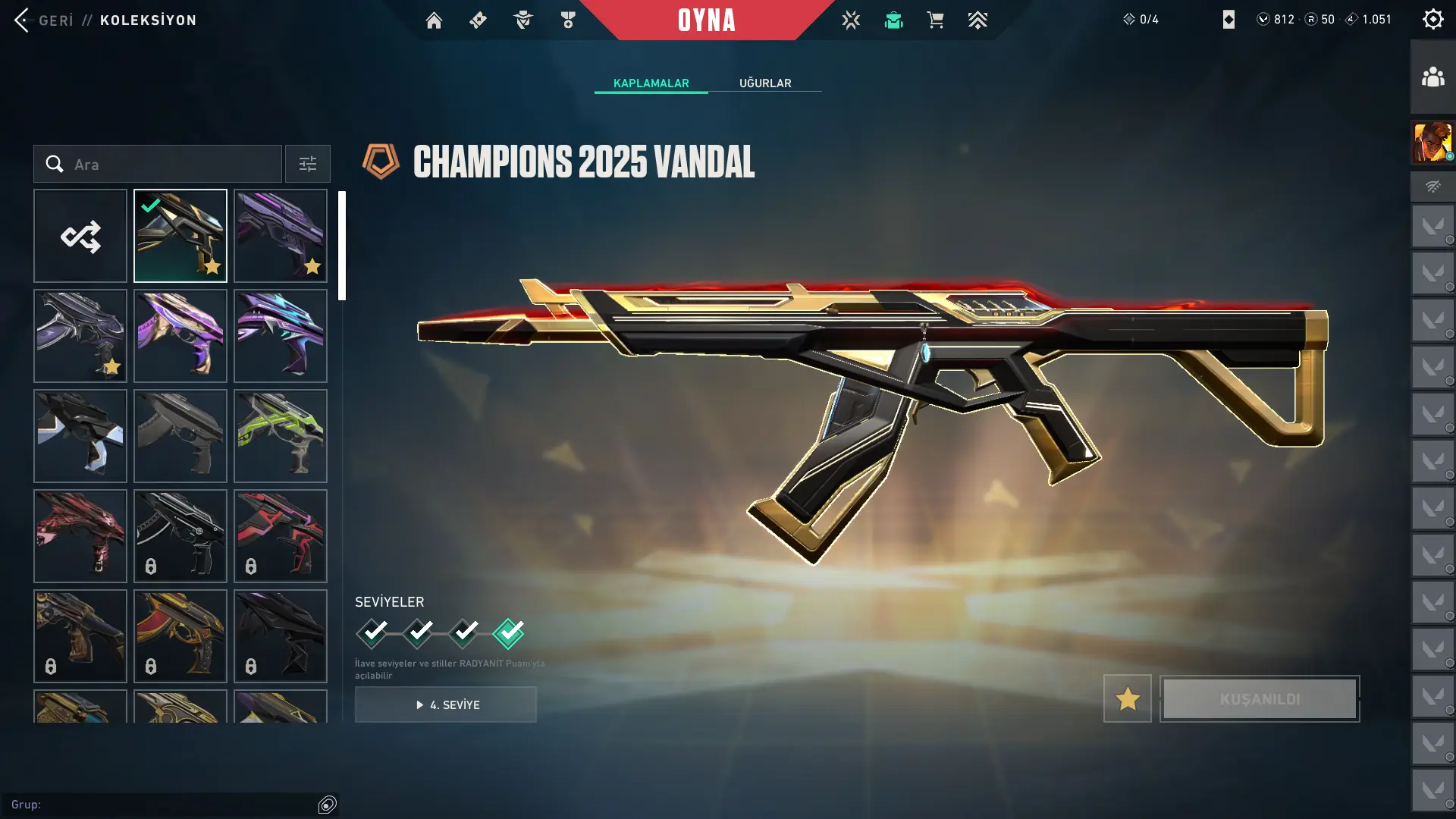
Task: Open the Career medal icon
Action: [x=567, y=20]
